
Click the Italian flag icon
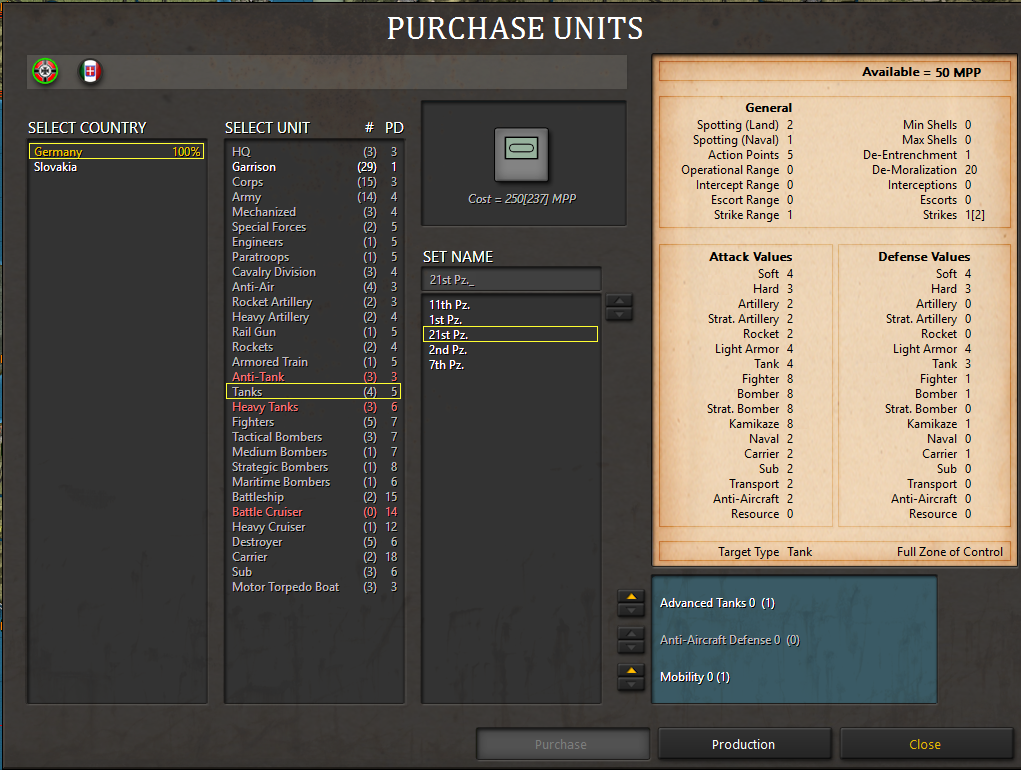91,71
